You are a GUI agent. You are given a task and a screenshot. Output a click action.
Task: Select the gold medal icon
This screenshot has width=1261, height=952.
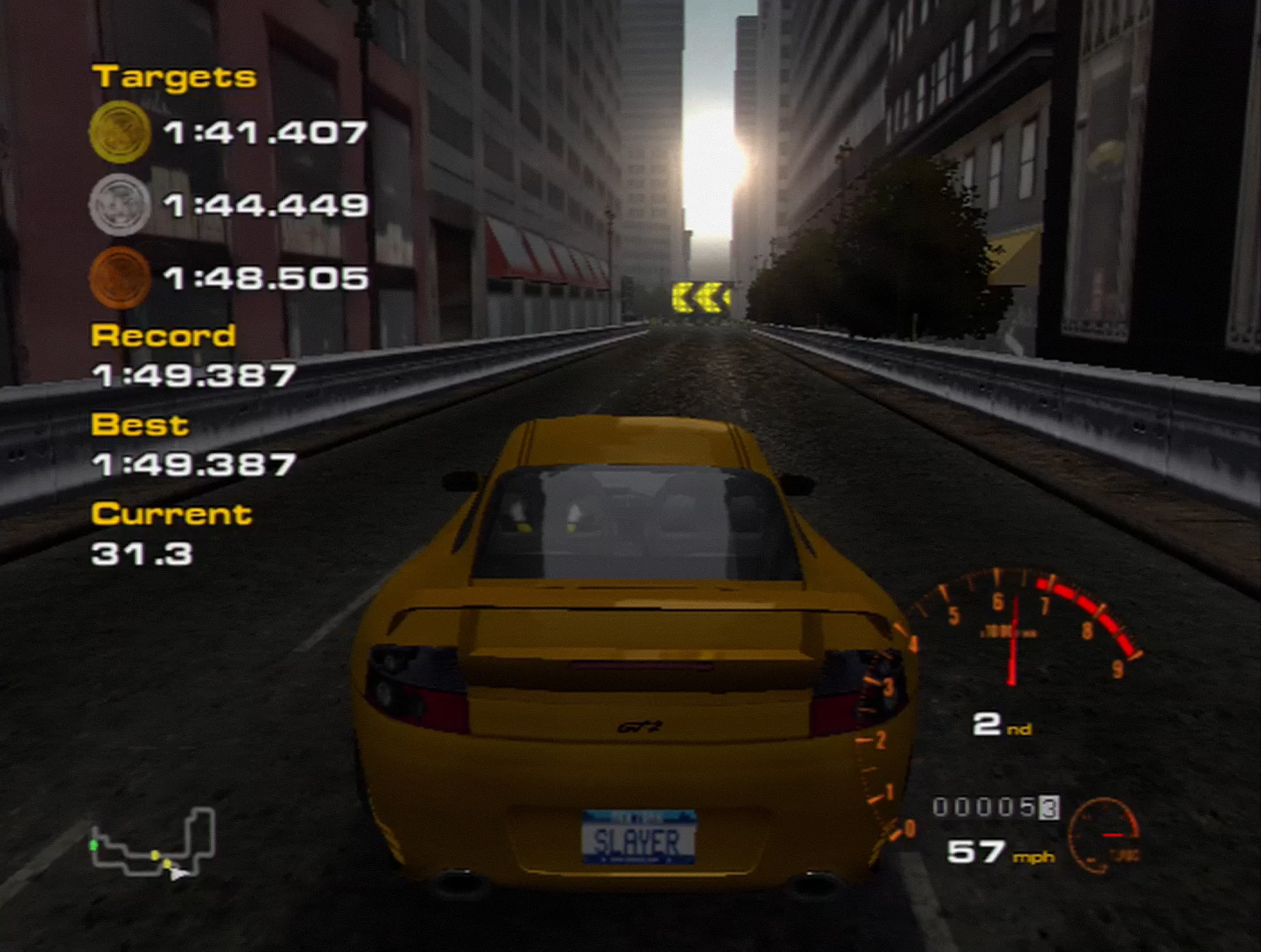pyautogui.click(x=120, y=132)
